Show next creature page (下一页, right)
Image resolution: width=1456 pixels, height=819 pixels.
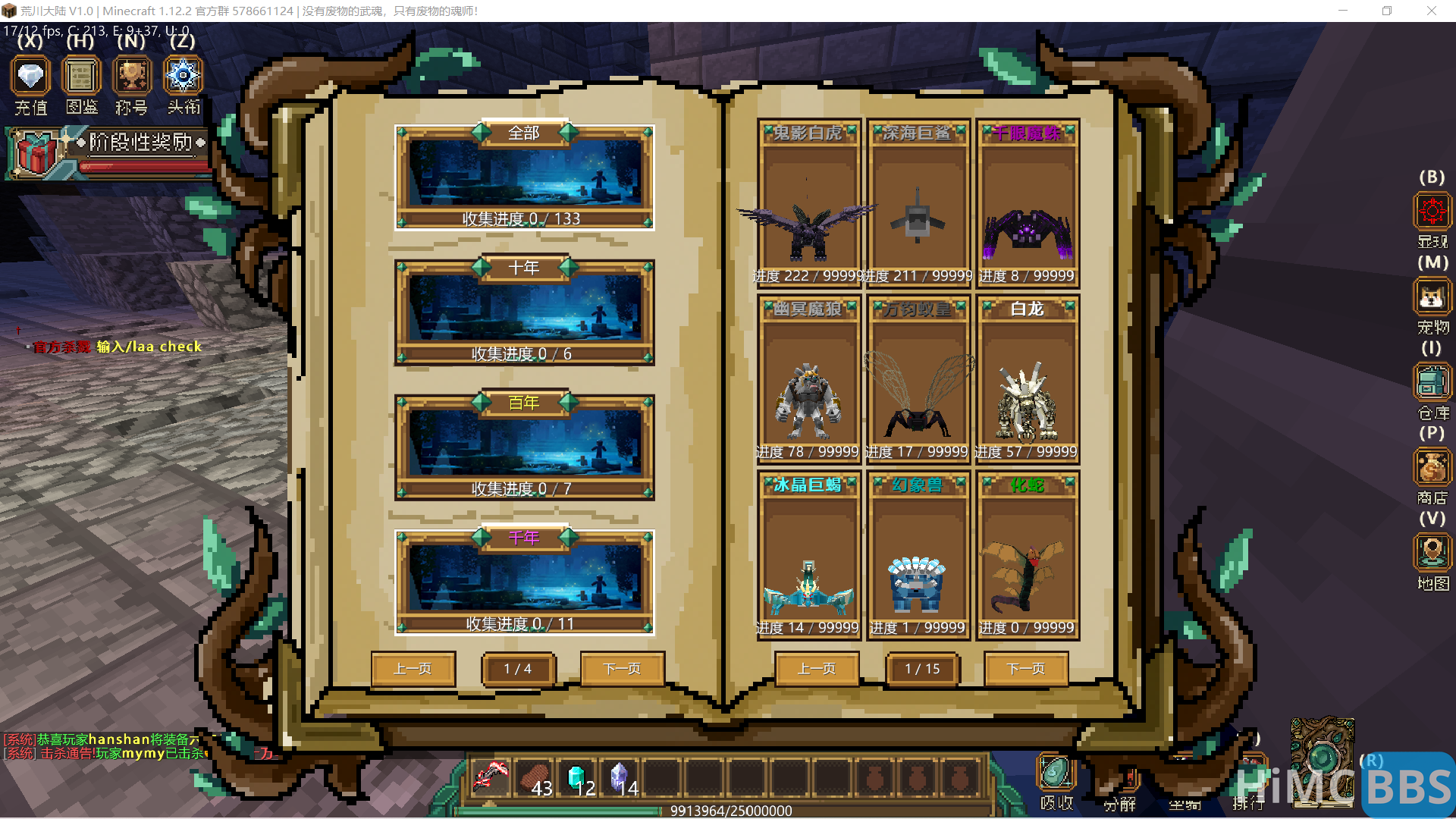point(1026,669)
